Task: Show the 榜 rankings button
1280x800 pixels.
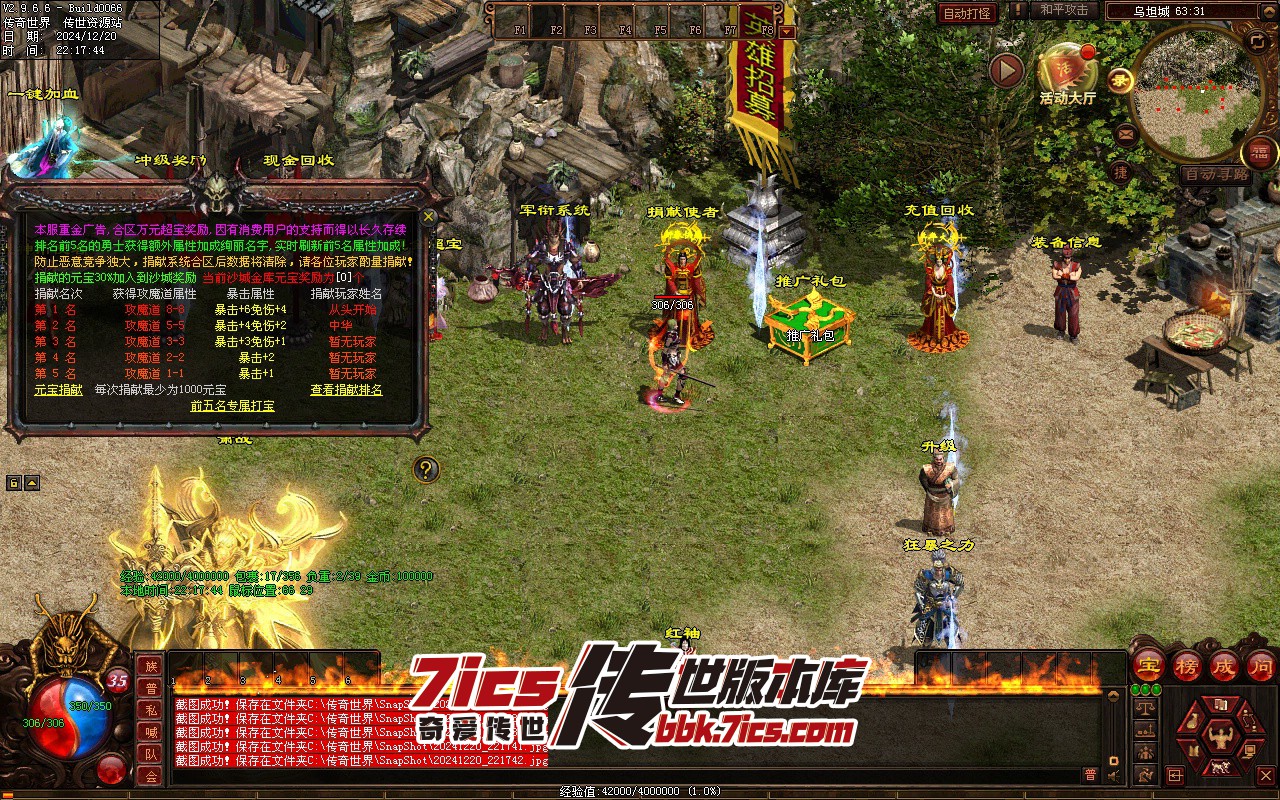Action: [1187, 664]
